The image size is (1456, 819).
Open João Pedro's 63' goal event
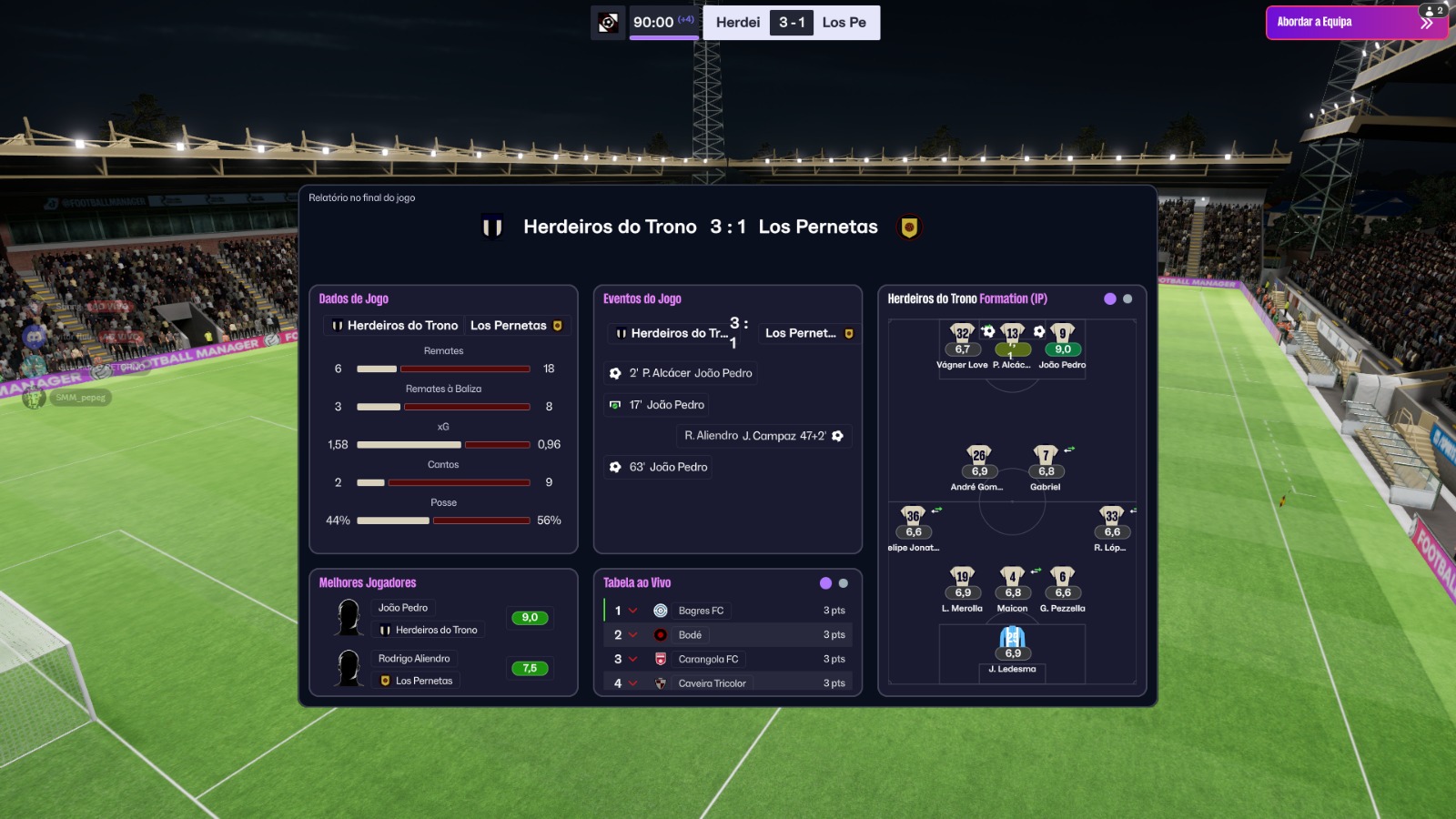[x=660, y=467]
